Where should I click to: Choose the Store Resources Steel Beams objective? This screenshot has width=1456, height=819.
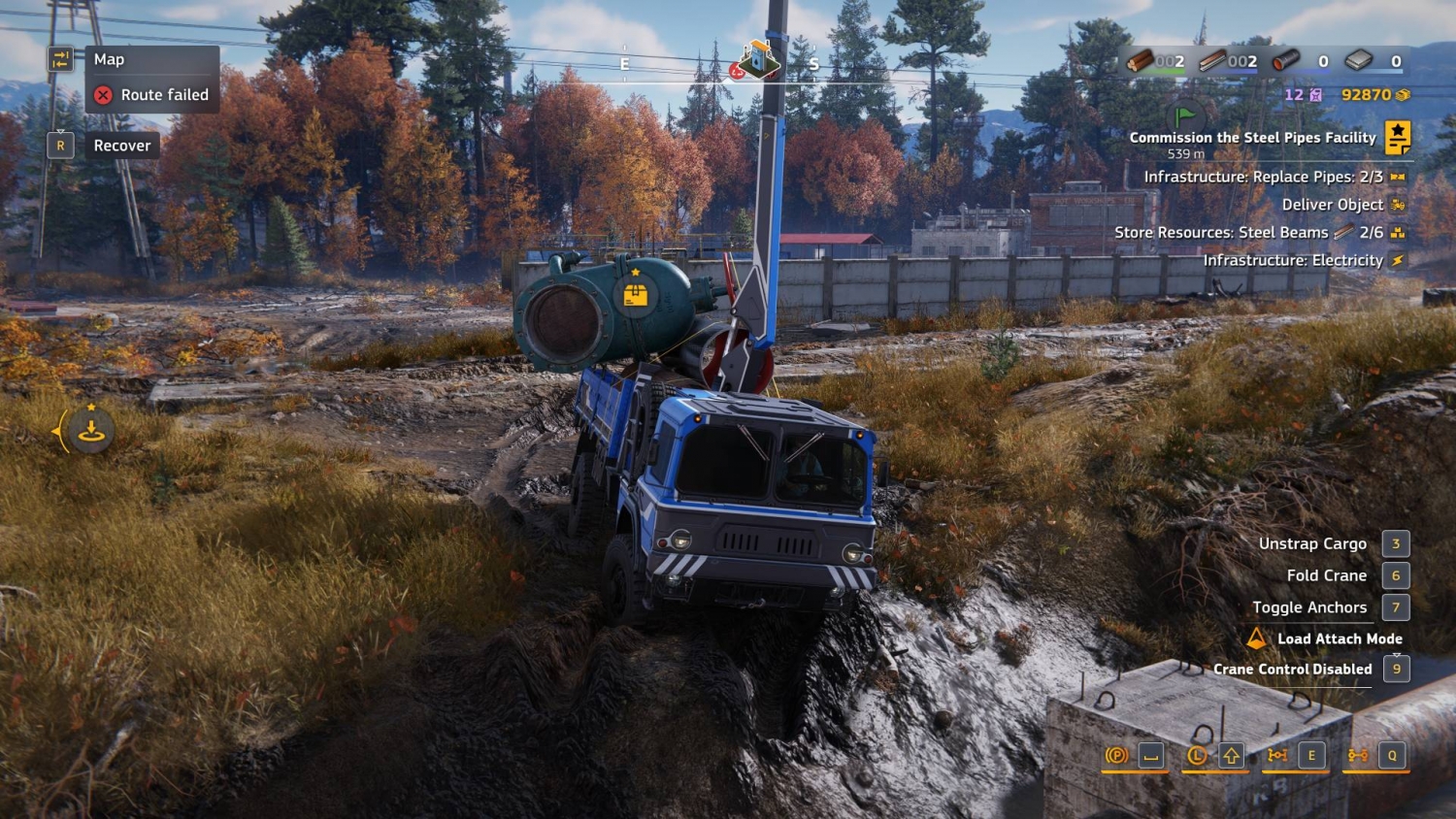(1221, 233)
